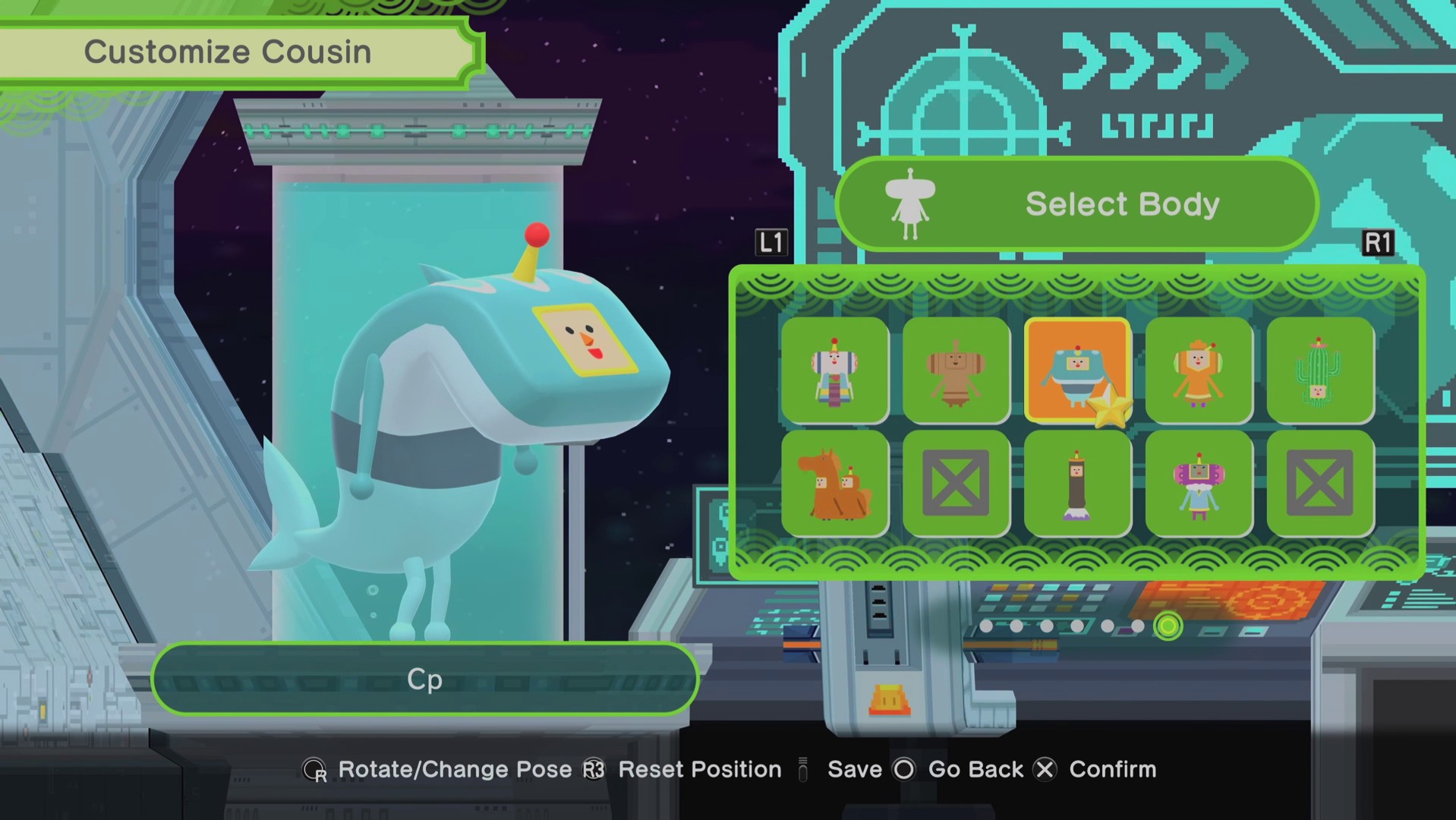This screenshot has width=1456, height=820.
Task: Choose the brown wooden cousin body
Action: 956,371
